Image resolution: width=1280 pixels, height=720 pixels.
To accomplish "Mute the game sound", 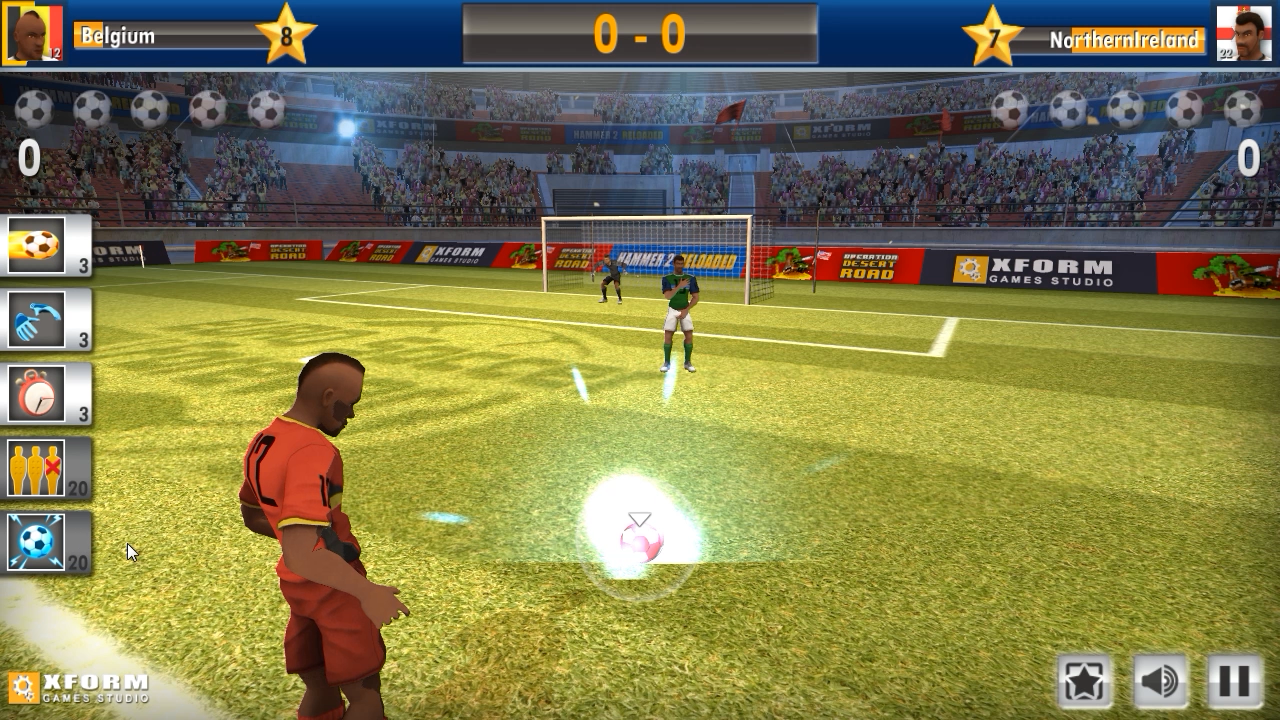I will [1158, 679].
